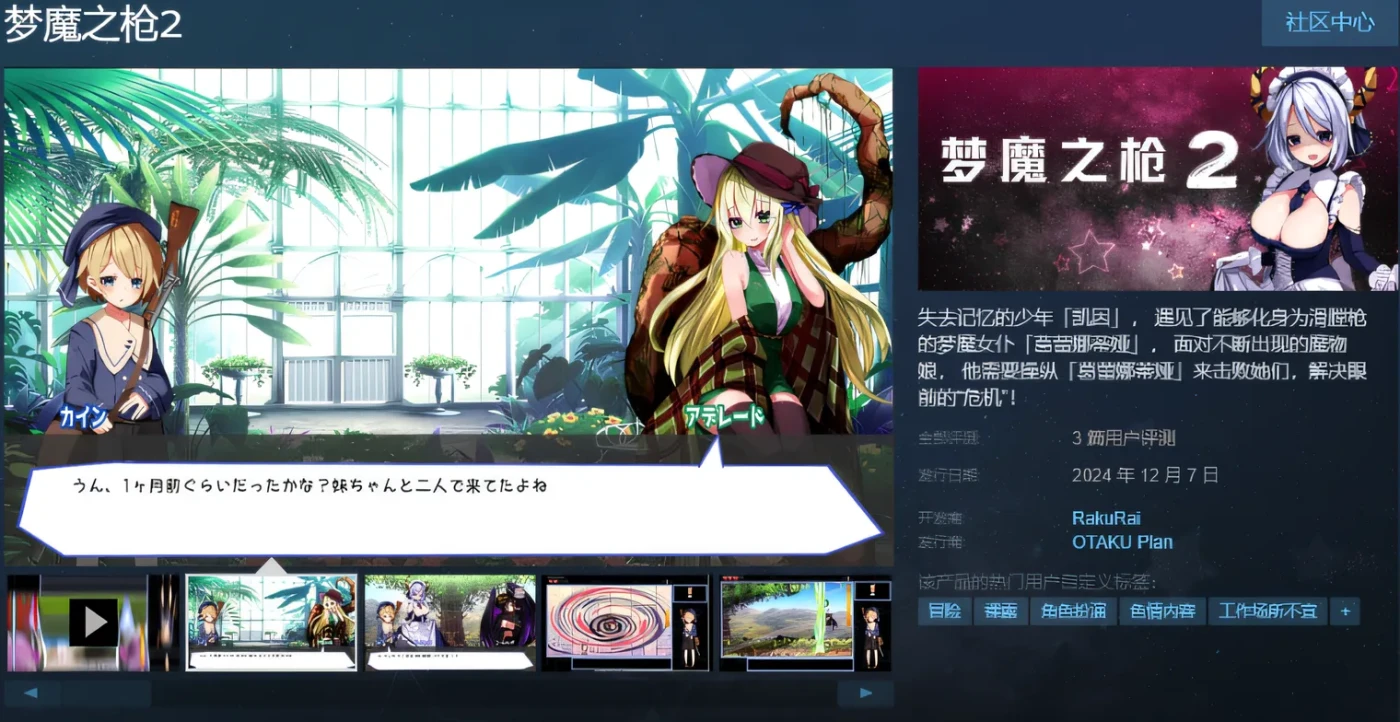Viewport: 1400px width, 722px height.
Task: Click the next screenshot arrow
Action: click(864, 692)
